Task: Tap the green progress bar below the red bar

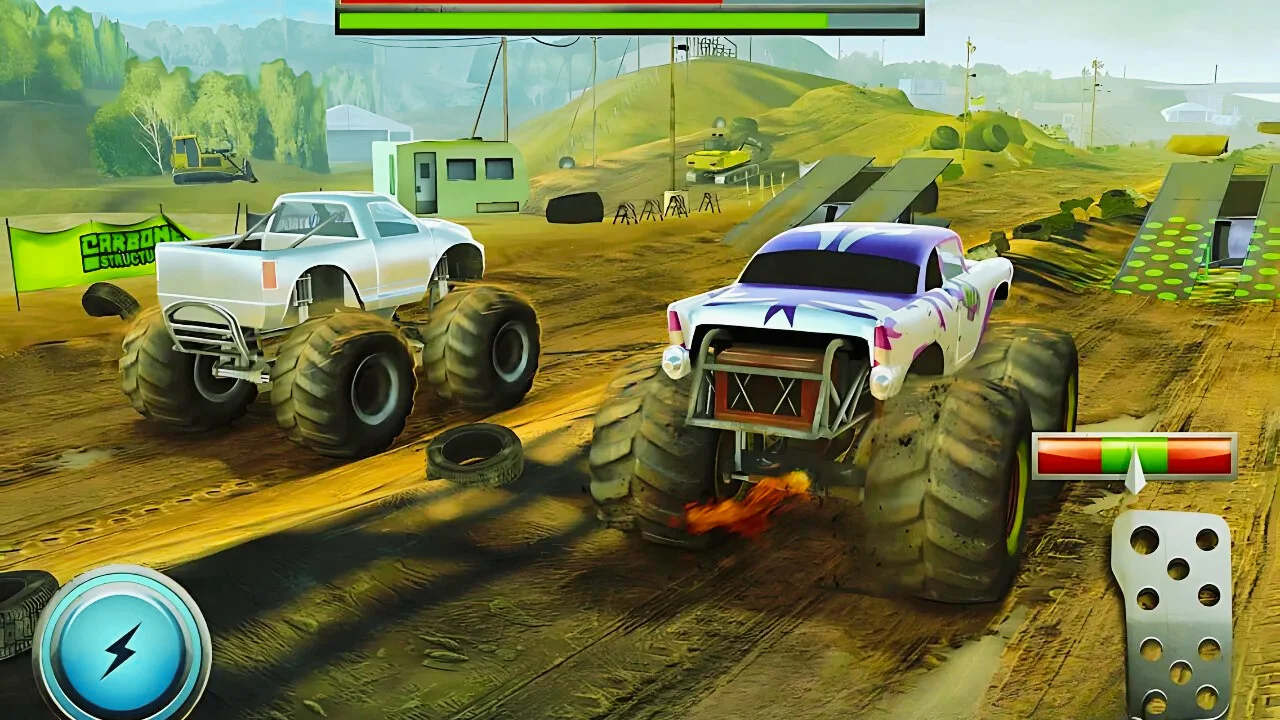Action: 580,20
